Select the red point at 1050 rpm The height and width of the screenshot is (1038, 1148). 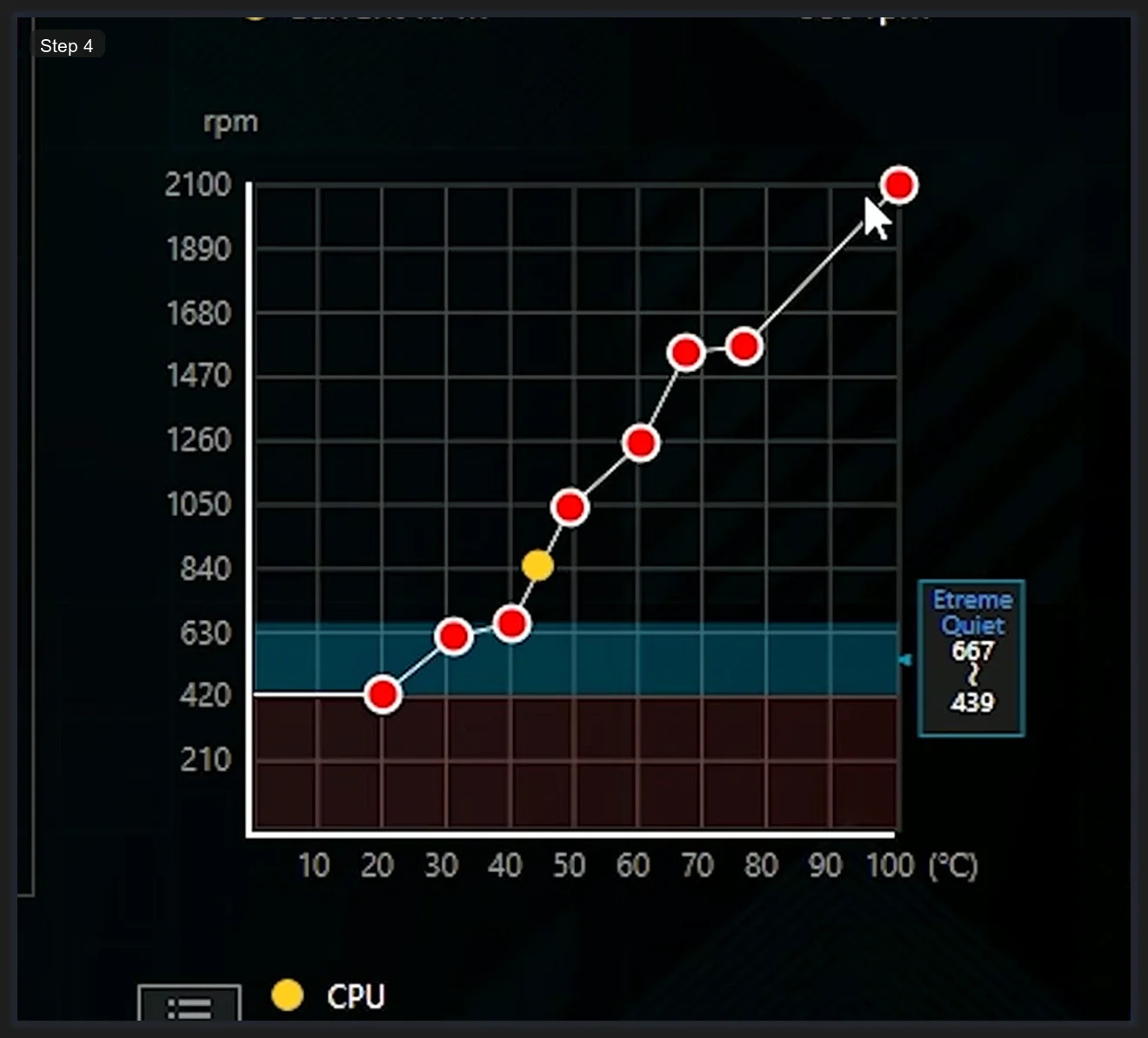pos(571,506)
